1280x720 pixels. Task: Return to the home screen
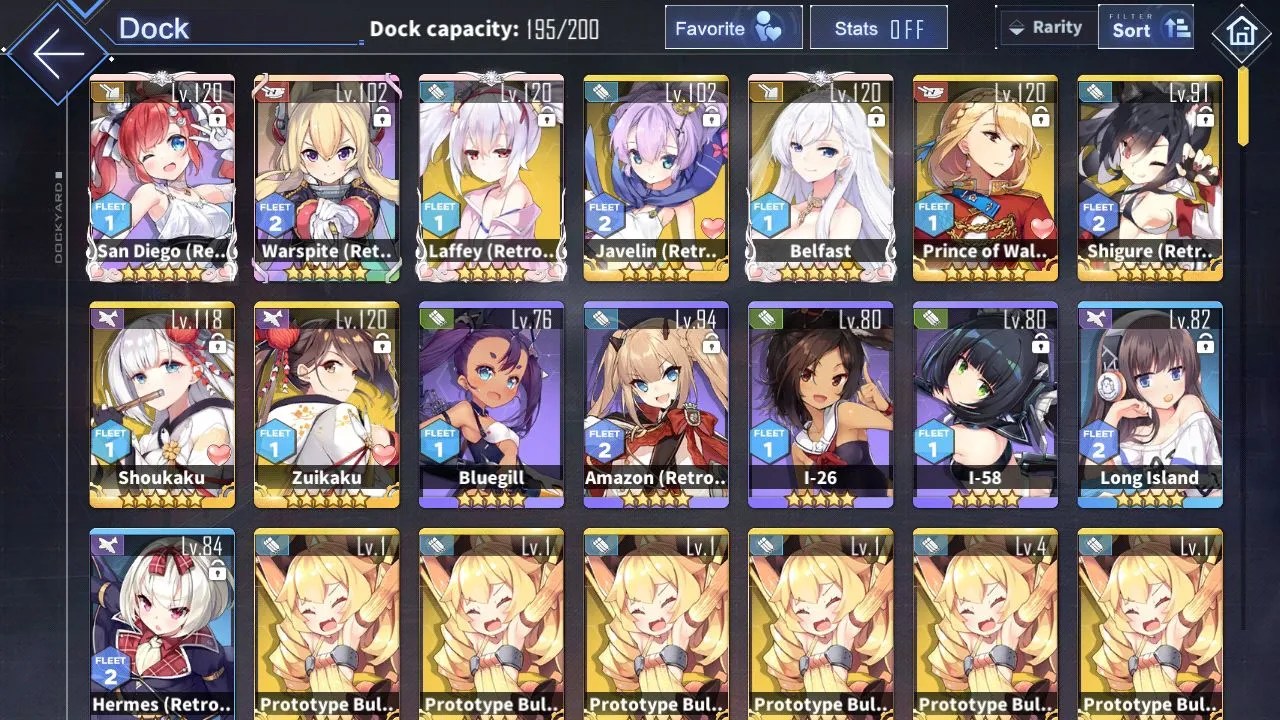(x=1241, y=33)
